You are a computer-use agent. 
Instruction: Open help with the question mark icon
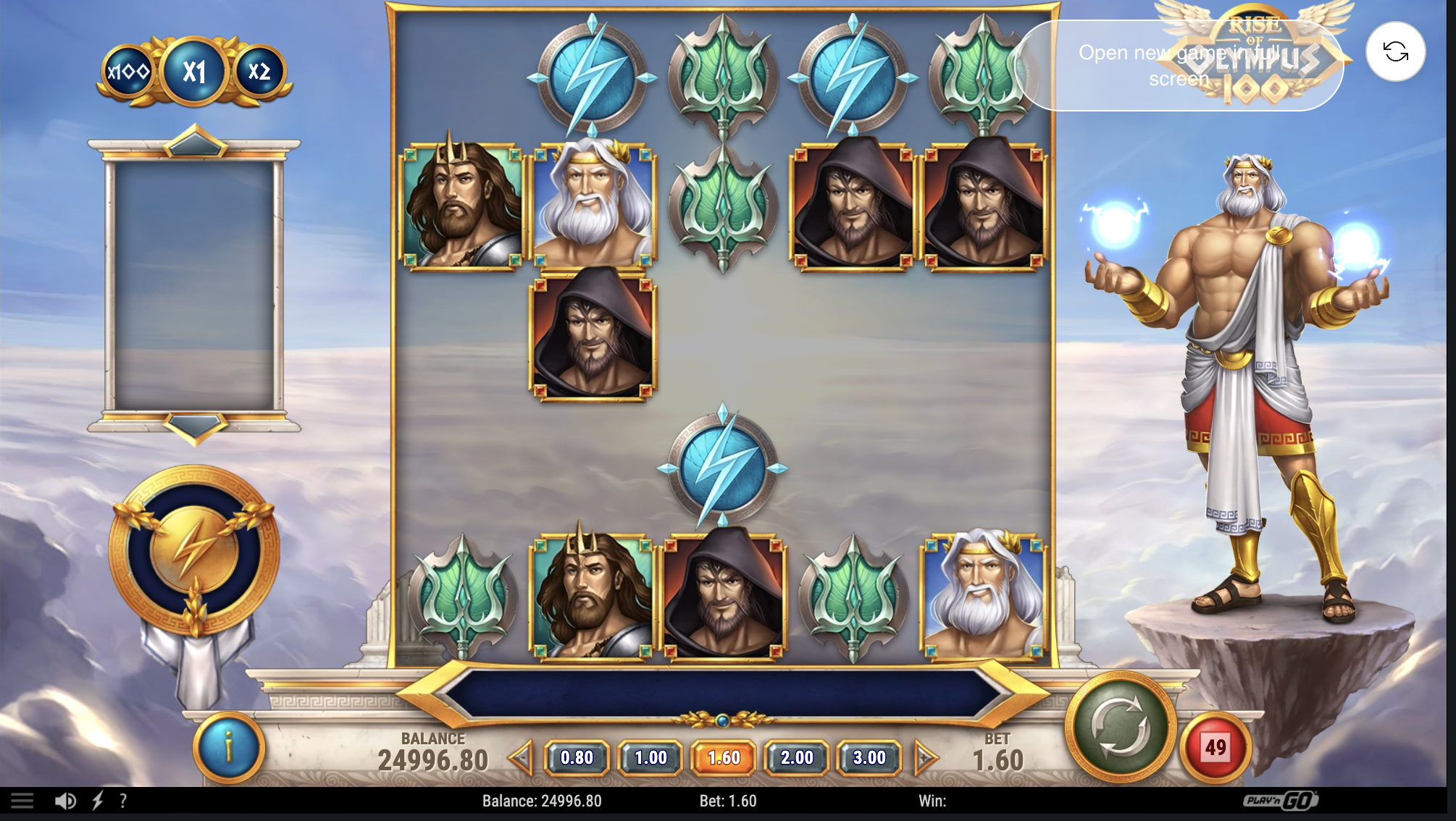tap(122, 801)
